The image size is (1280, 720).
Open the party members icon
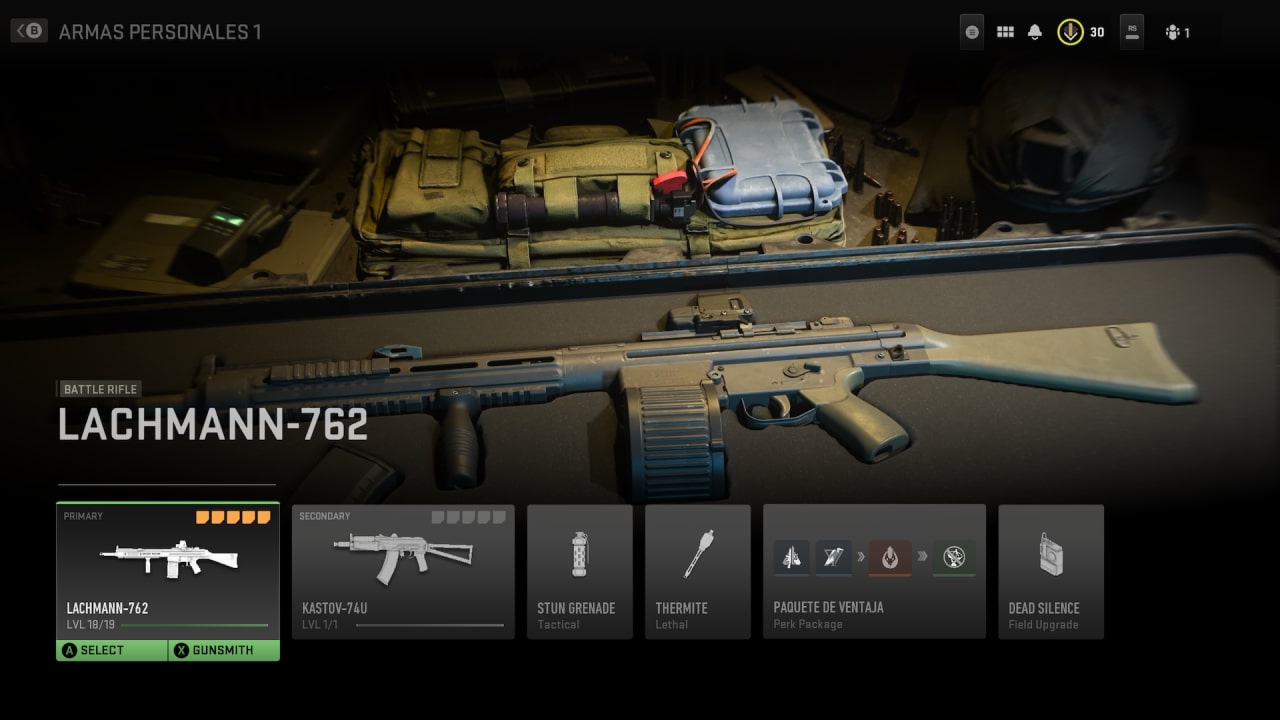pos(1177,32)
